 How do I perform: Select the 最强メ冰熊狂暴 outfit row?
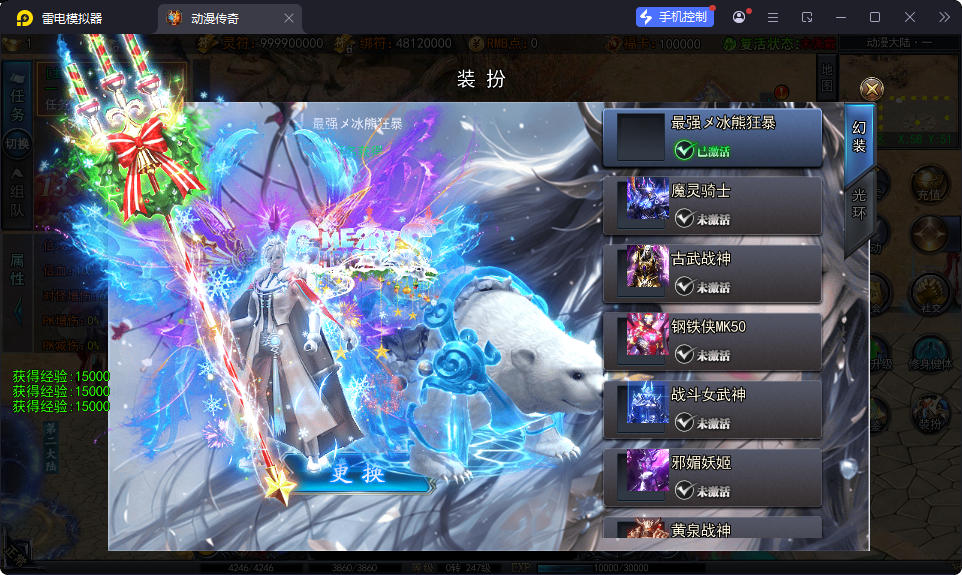[x=712, y=137]
